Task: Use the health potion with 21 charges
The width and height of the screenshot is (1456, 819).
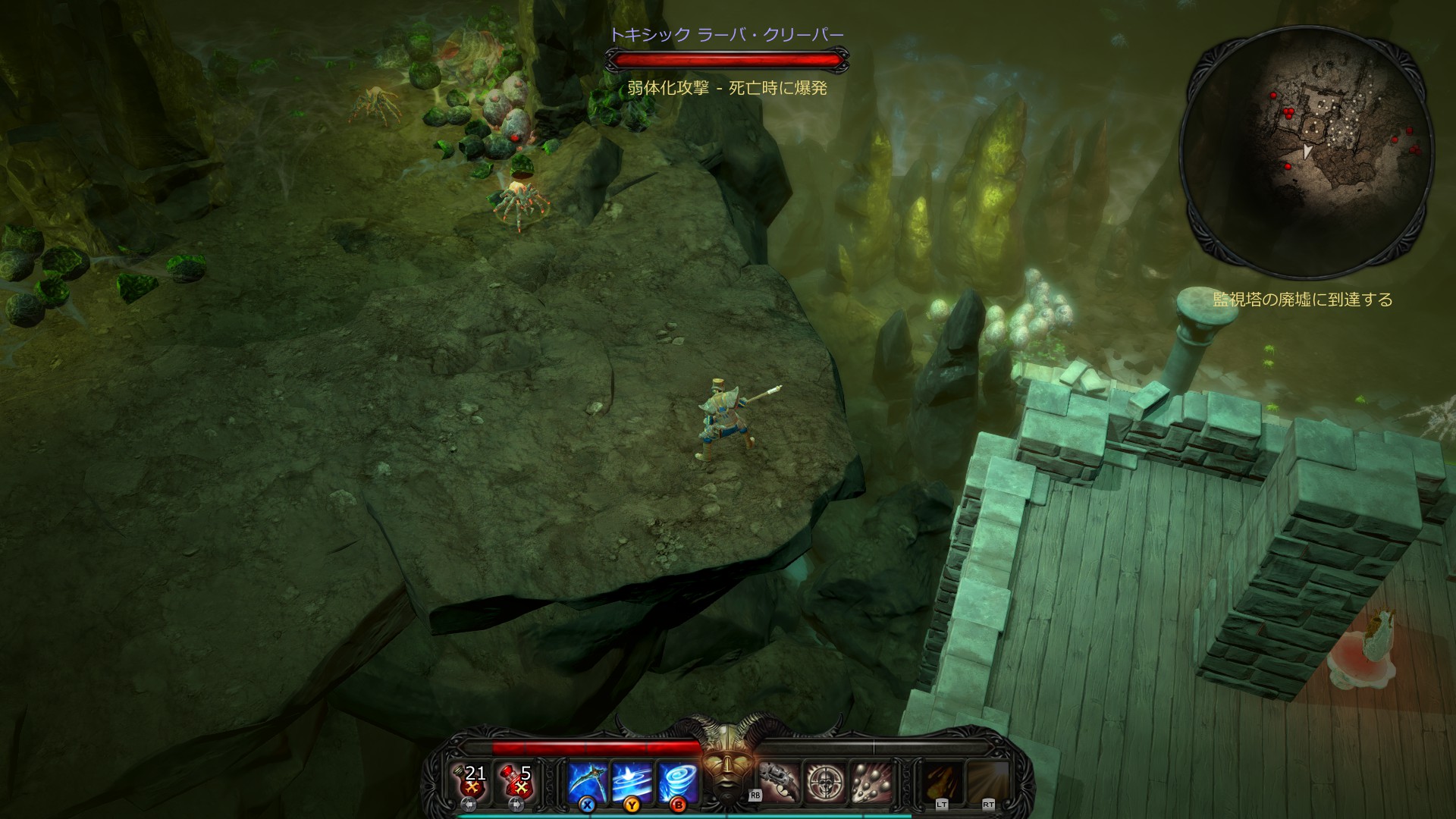Action: tap(472, 781)
